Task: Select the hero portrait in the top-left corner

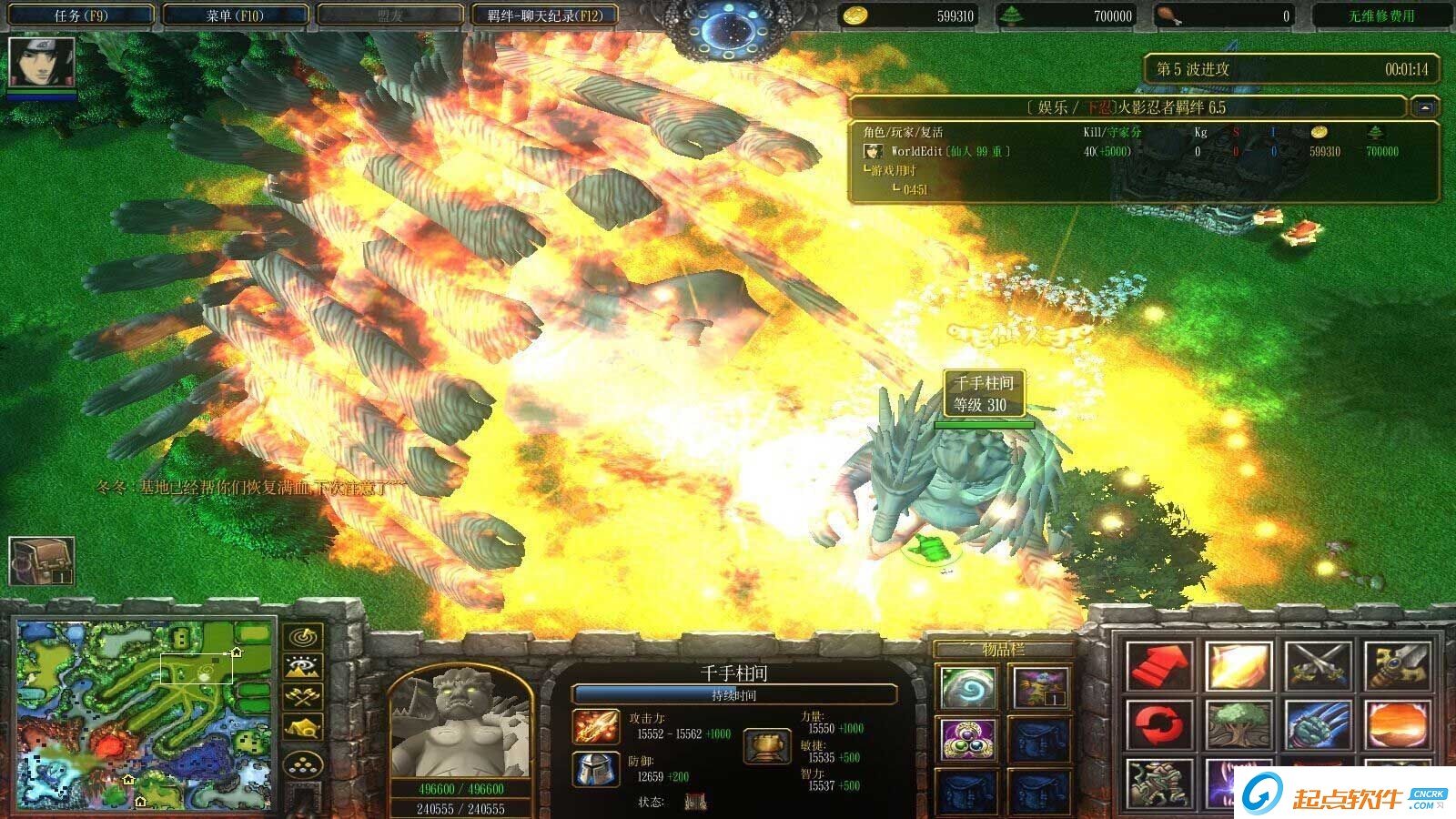Action: pos(41,63)
